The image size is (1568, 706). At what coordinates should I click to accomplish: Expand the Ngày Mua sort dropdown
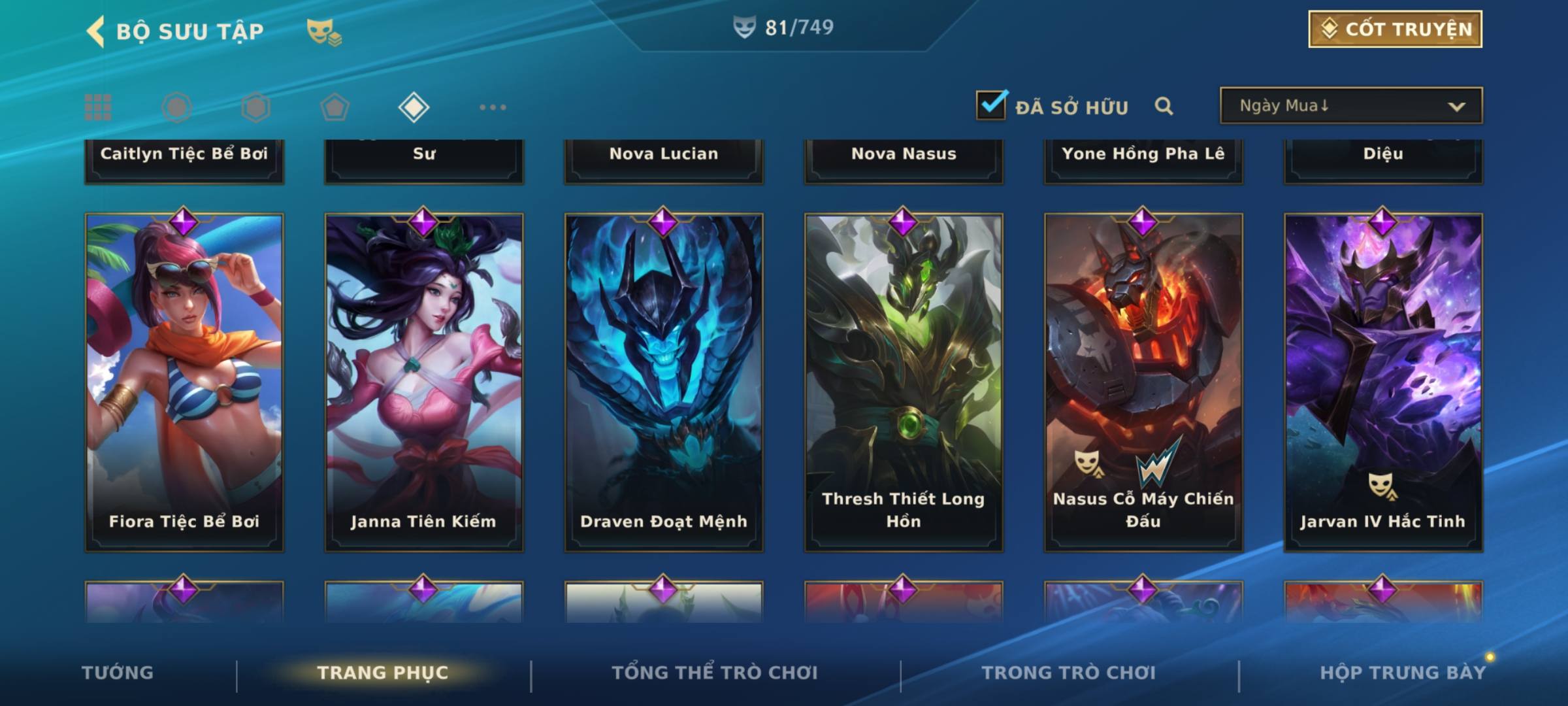(x=1350, y=106)
